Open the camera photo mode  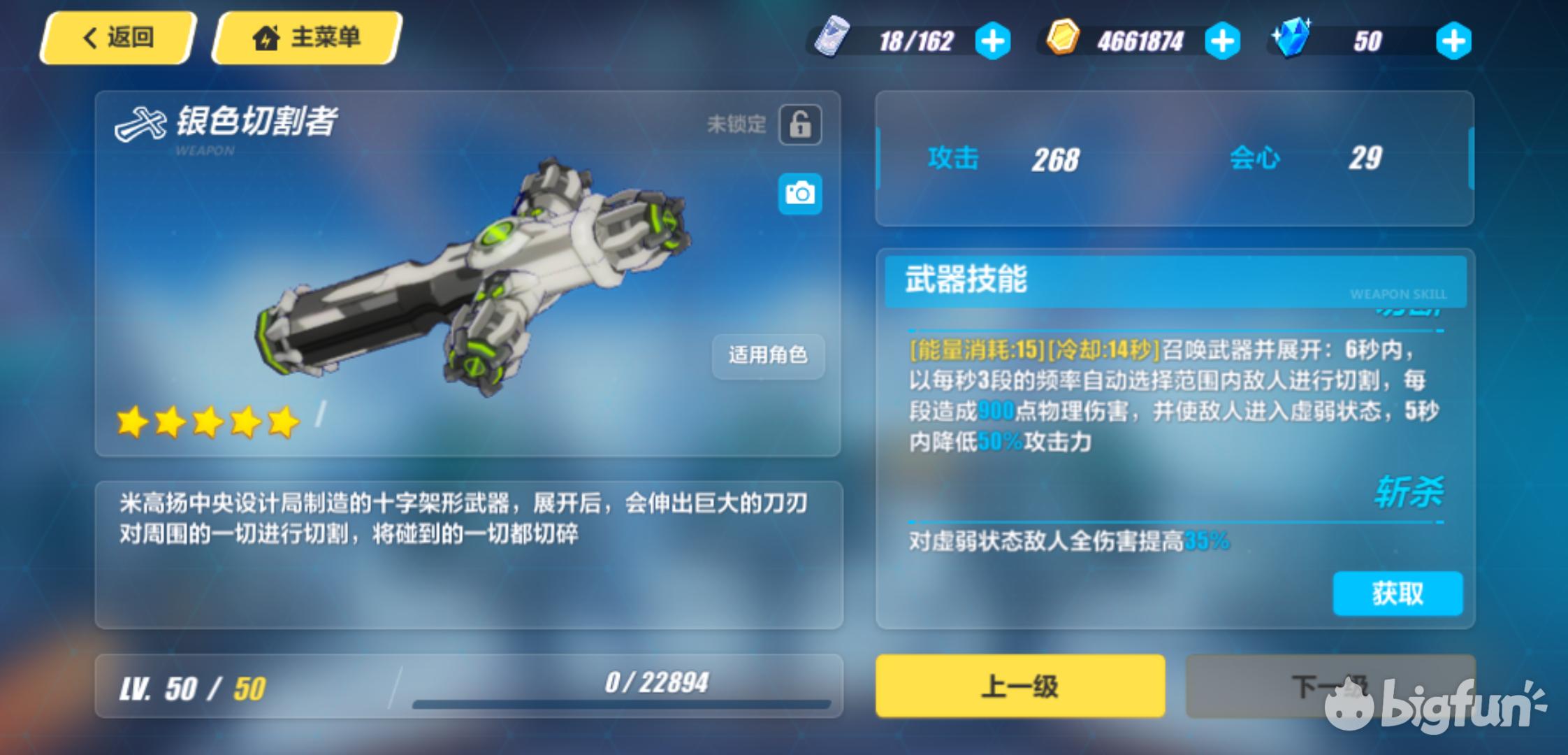pyautogui.click(x=800, y=194)
